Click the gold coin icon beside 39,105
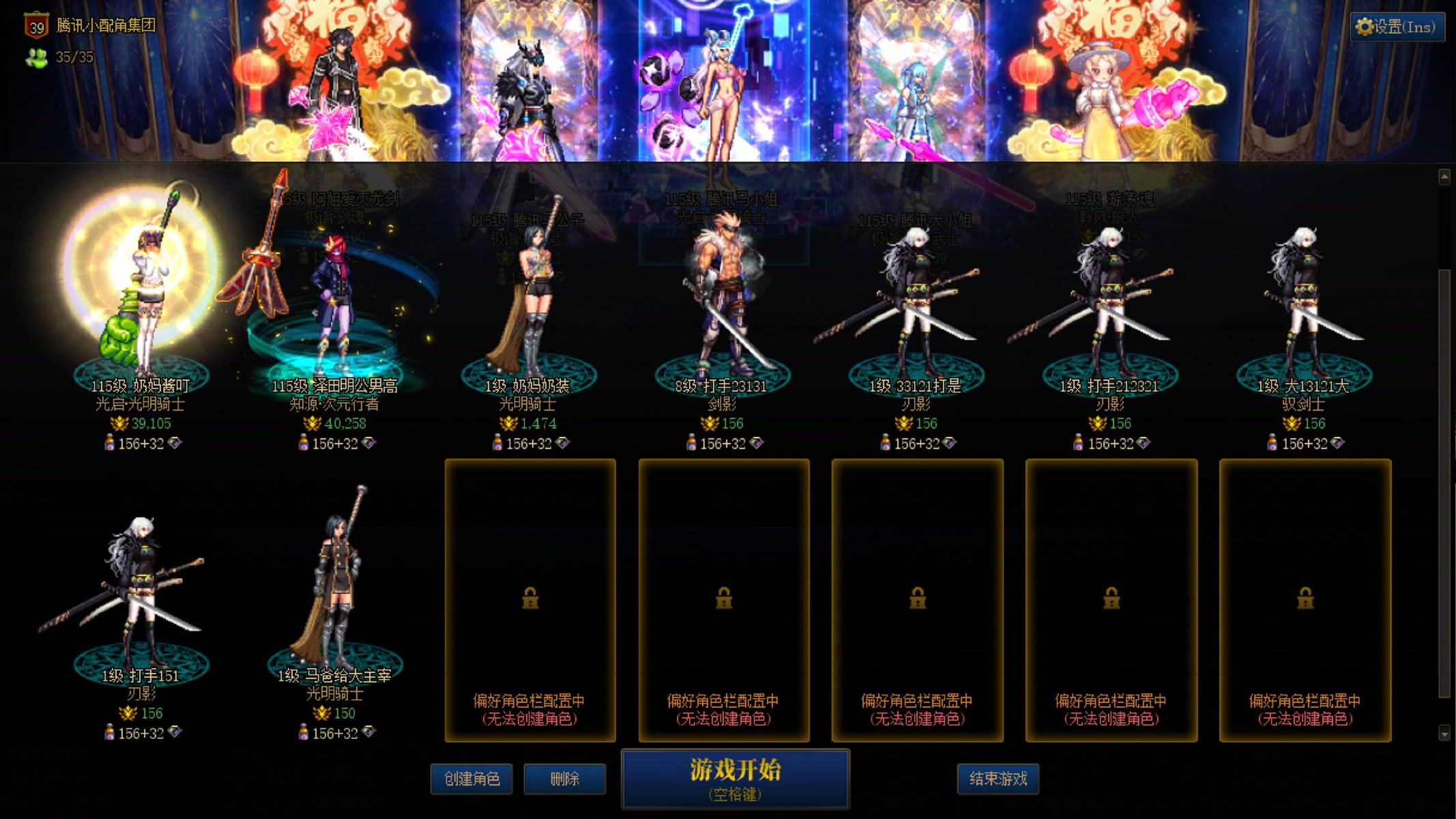The image size is (1456, 819). 120,423
